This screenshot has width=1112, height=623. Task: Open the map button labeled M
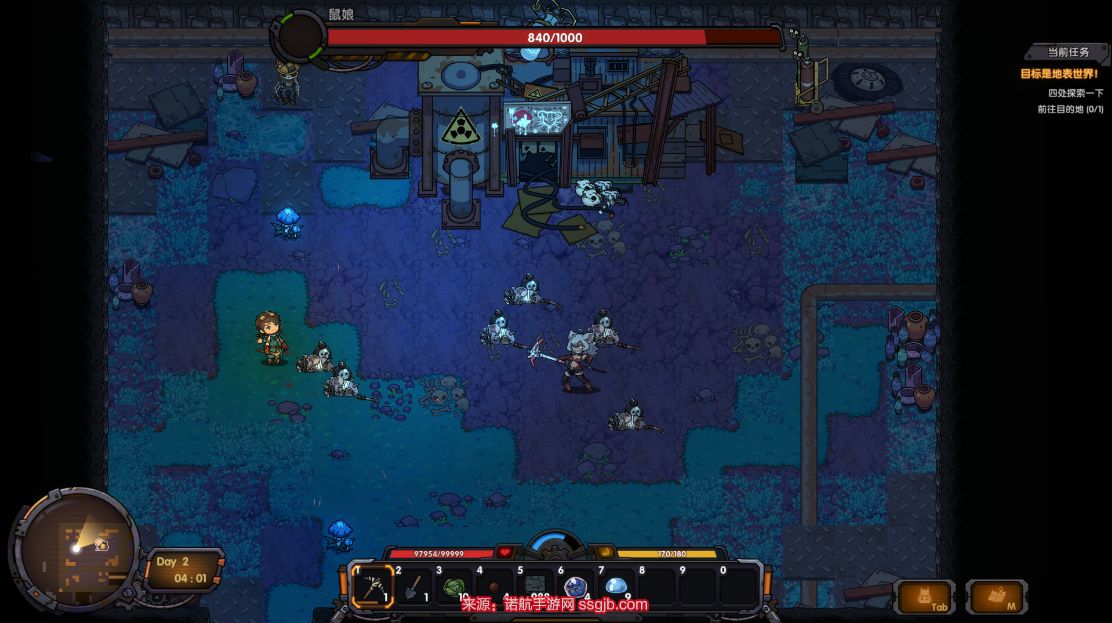tap(996, 596)
